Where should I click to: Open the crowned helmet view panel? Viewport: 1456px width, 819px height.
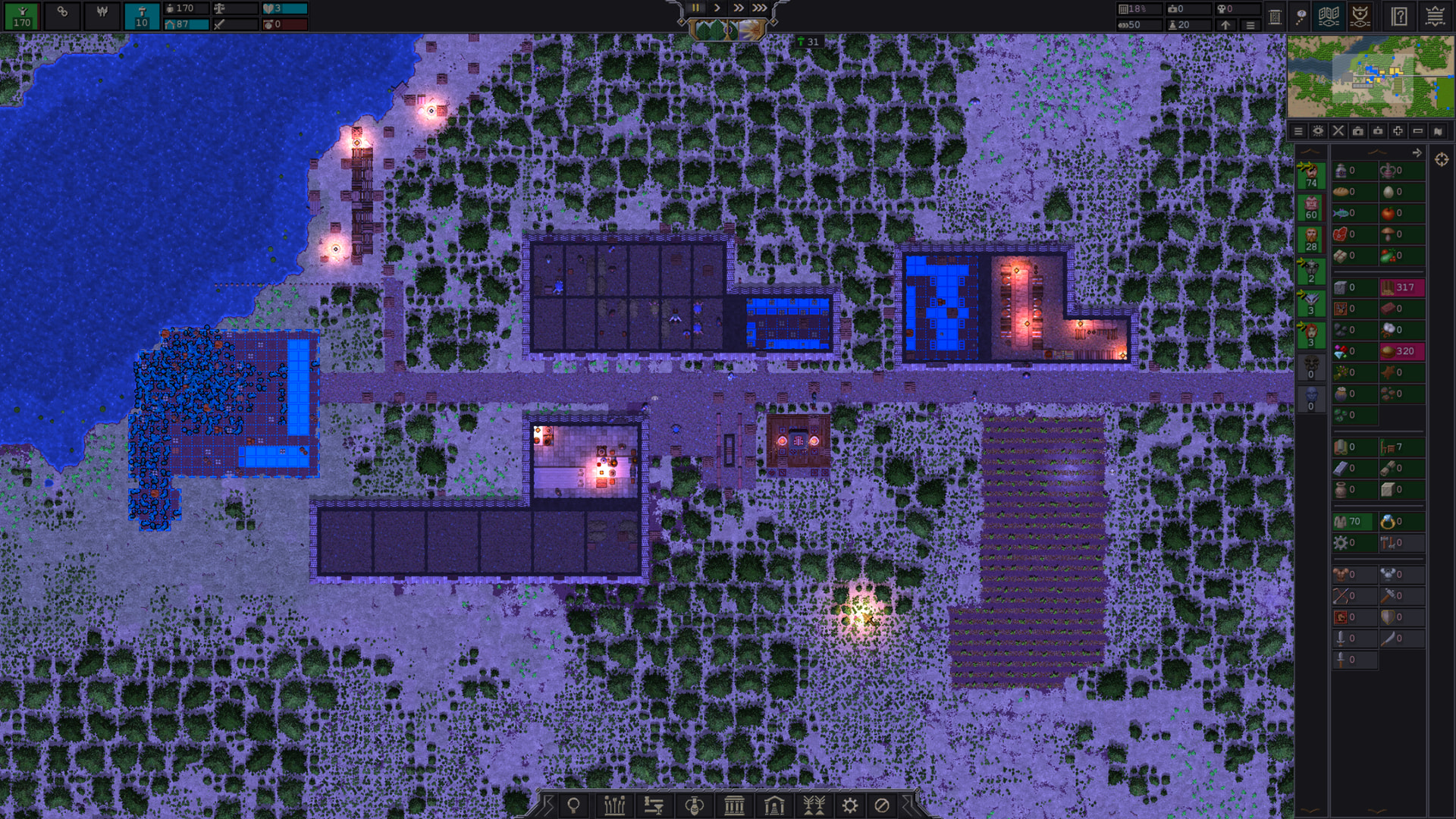(1360, 16)
